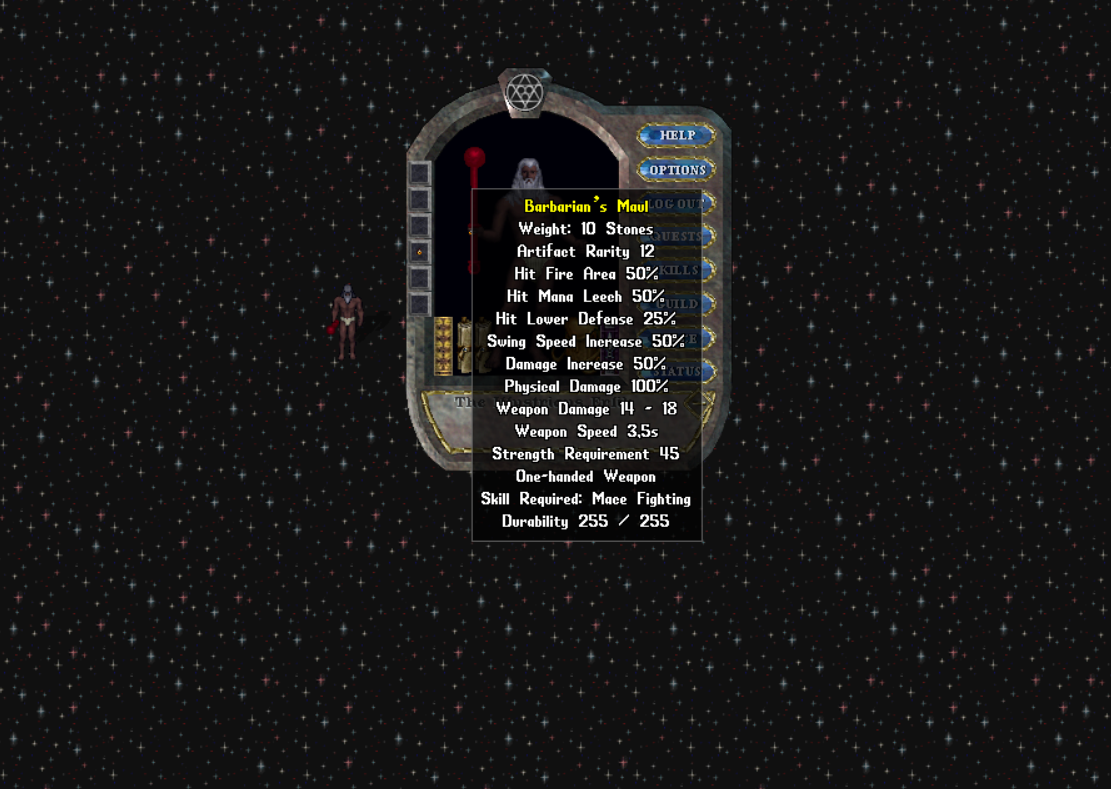Open the Help menu

point(676,135)
